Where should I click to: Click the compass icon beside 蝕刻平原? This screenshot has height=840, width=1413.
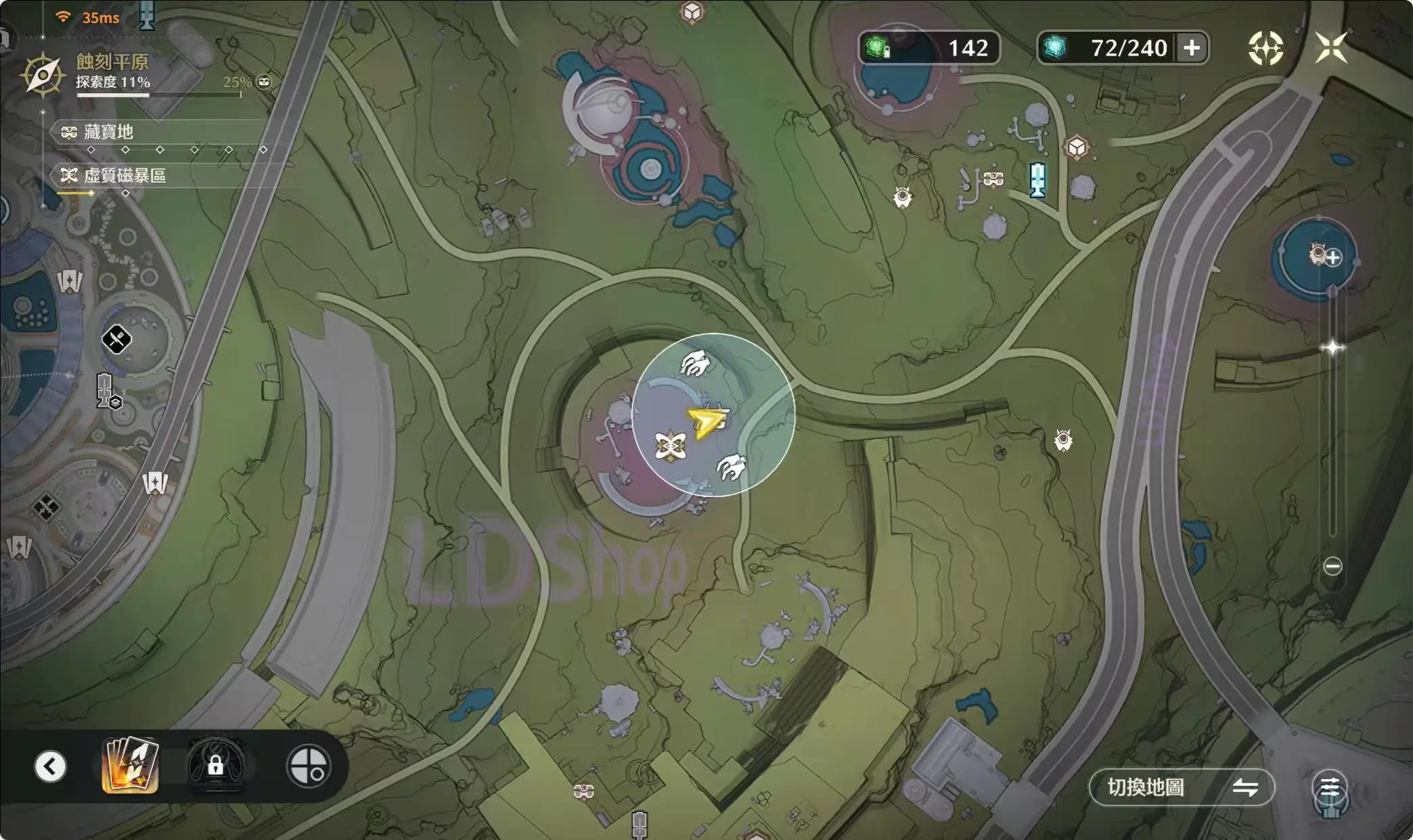tap(42, 74)
